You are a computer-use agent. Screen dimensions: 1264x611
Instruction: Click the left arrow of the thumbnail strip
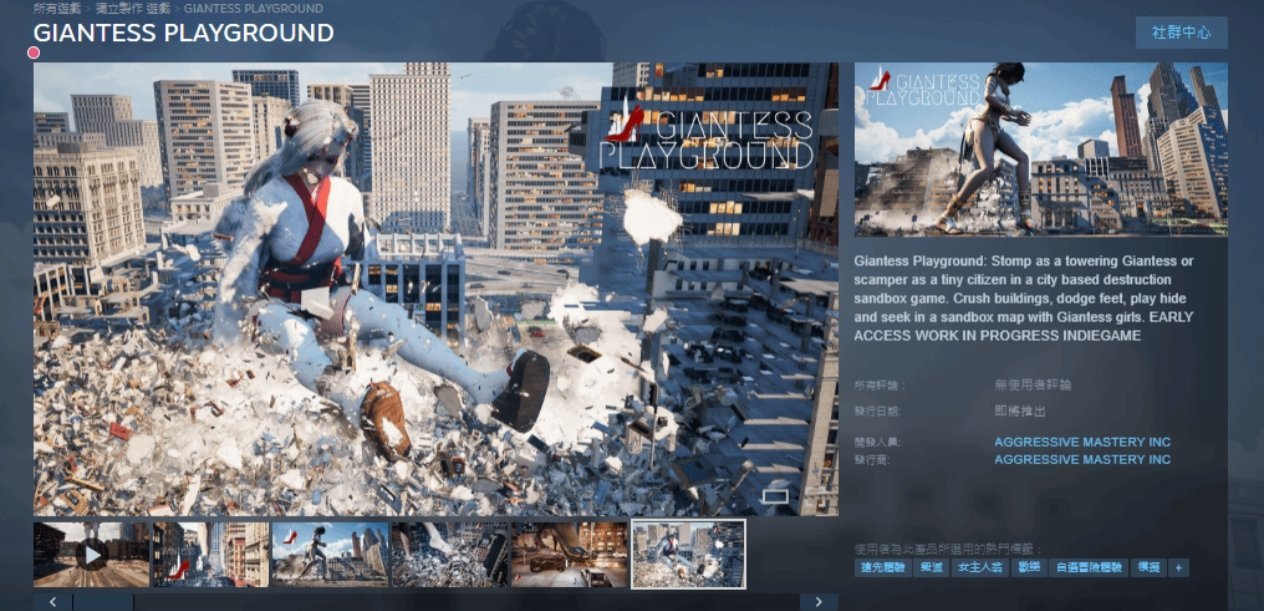coord(53,601)
